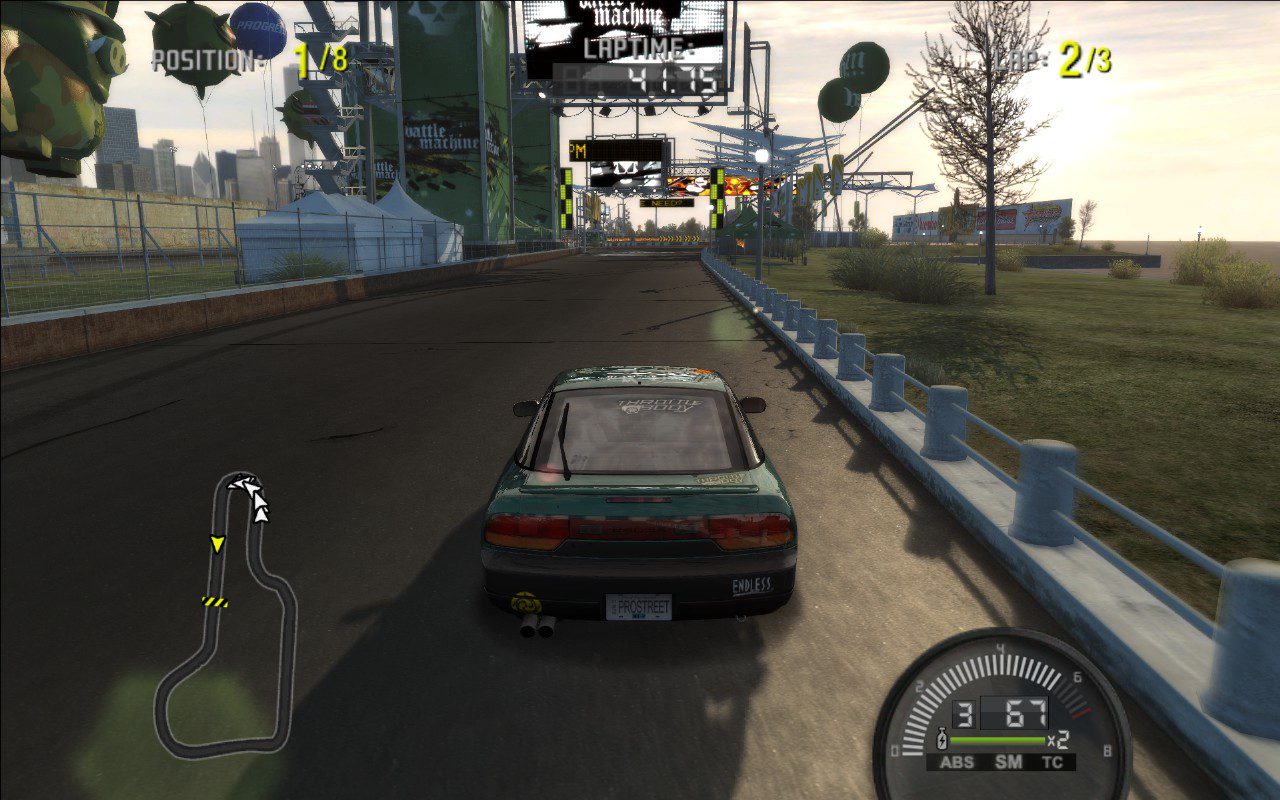
Task: Select the nitrous bottle icon on the gauge
Action: click(x=942, y=739)
